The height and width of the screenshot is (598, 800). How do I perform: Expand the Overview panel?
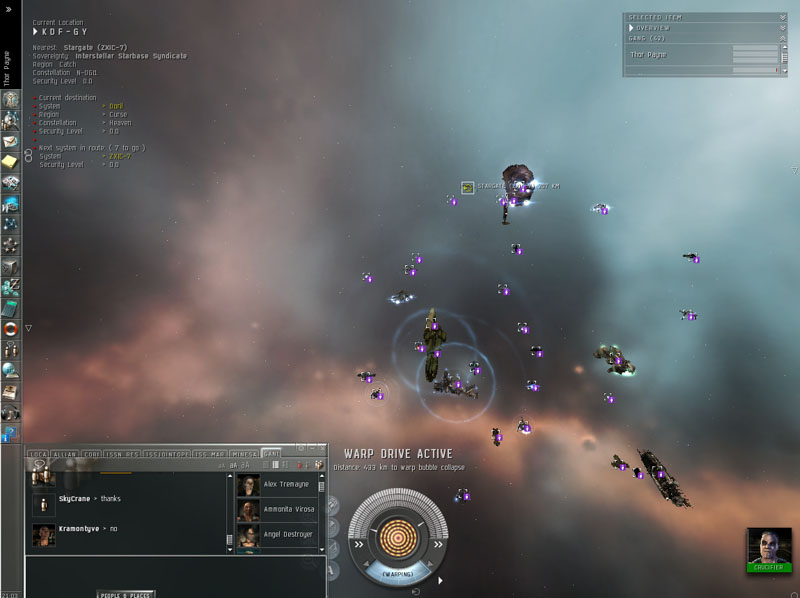pos(782,28)
